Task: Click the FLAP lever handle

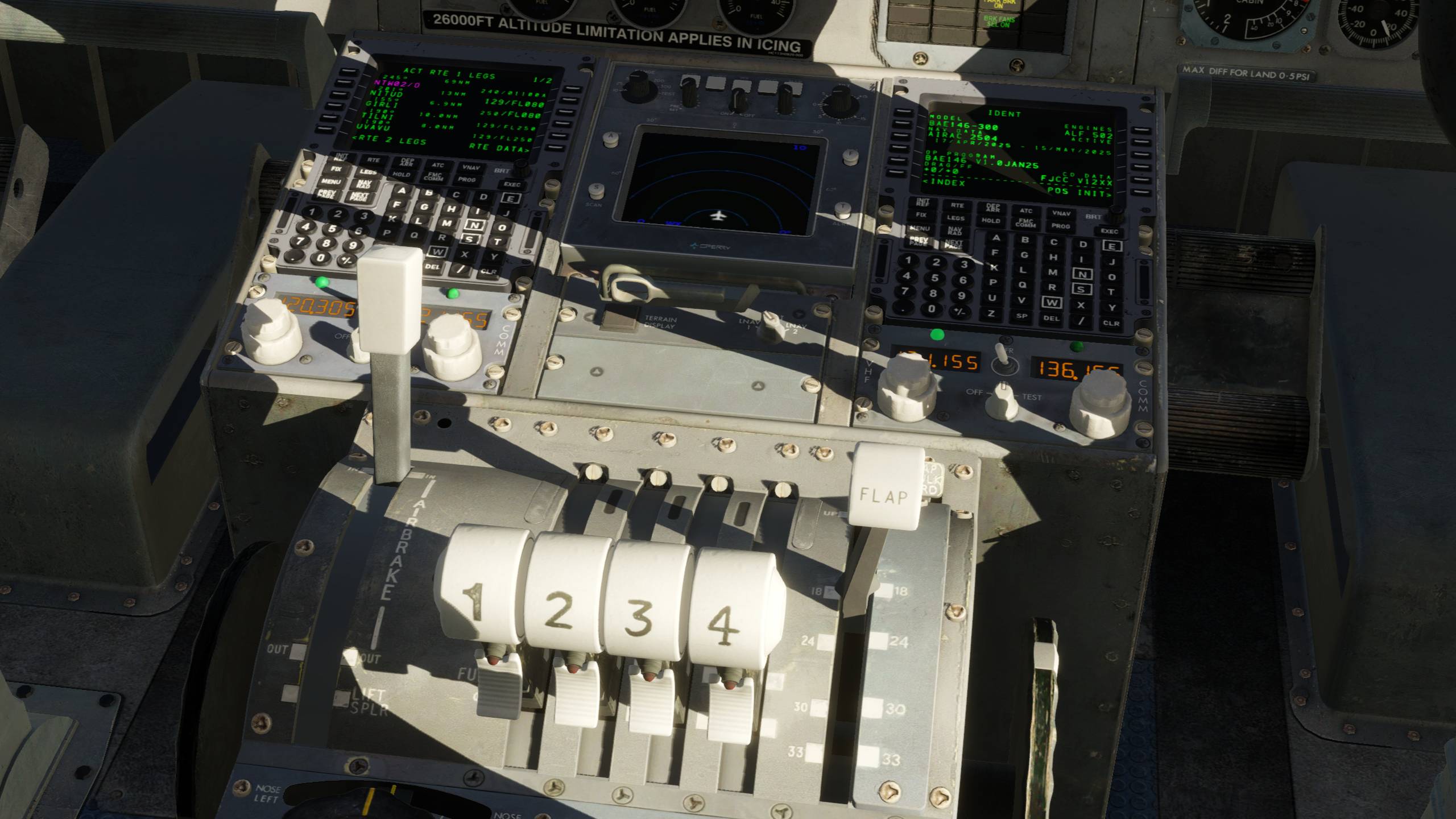Action: (884, 494)
